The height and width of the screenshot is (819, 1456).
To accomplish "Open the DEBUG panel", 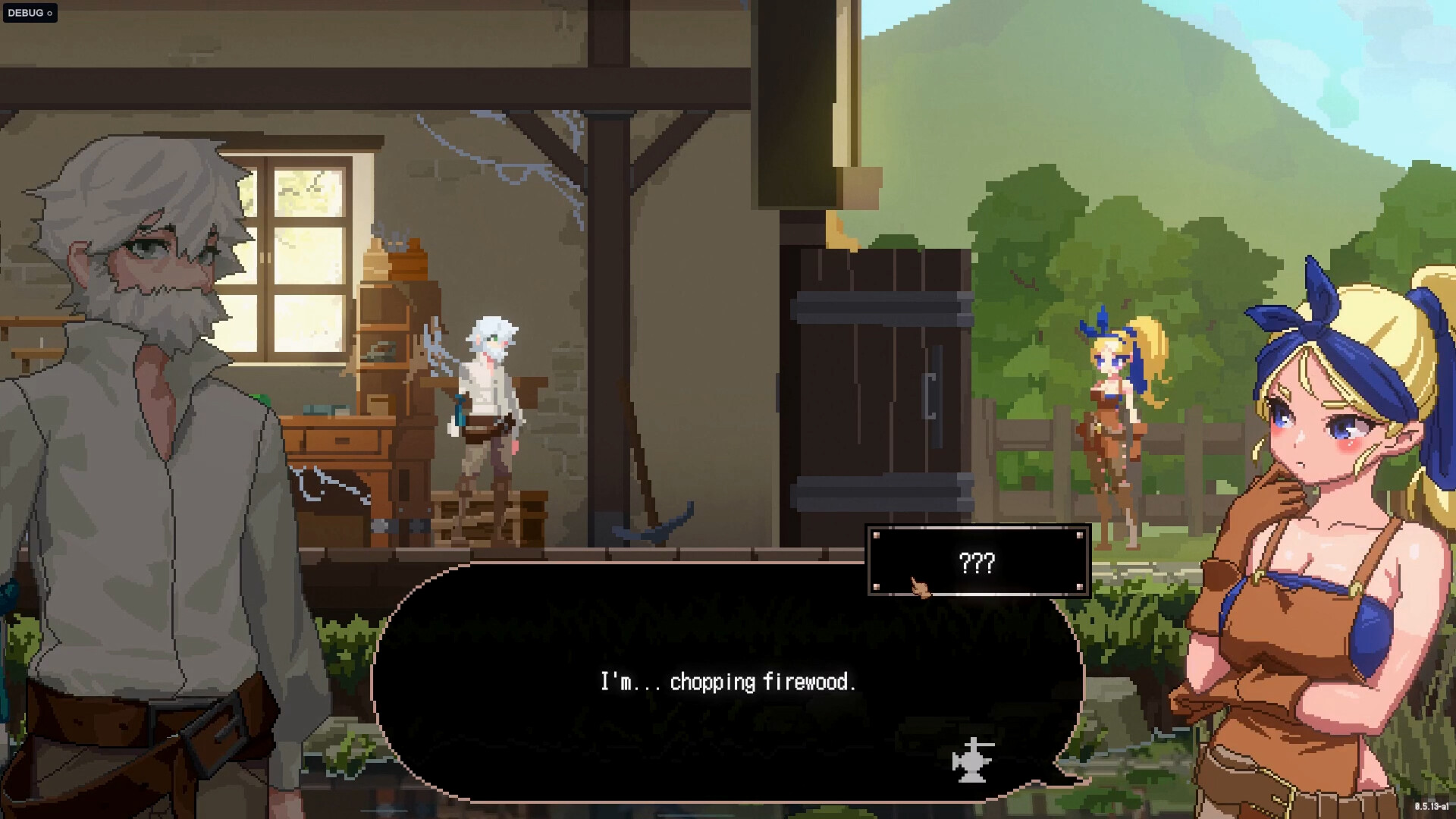I will (27, 12).
